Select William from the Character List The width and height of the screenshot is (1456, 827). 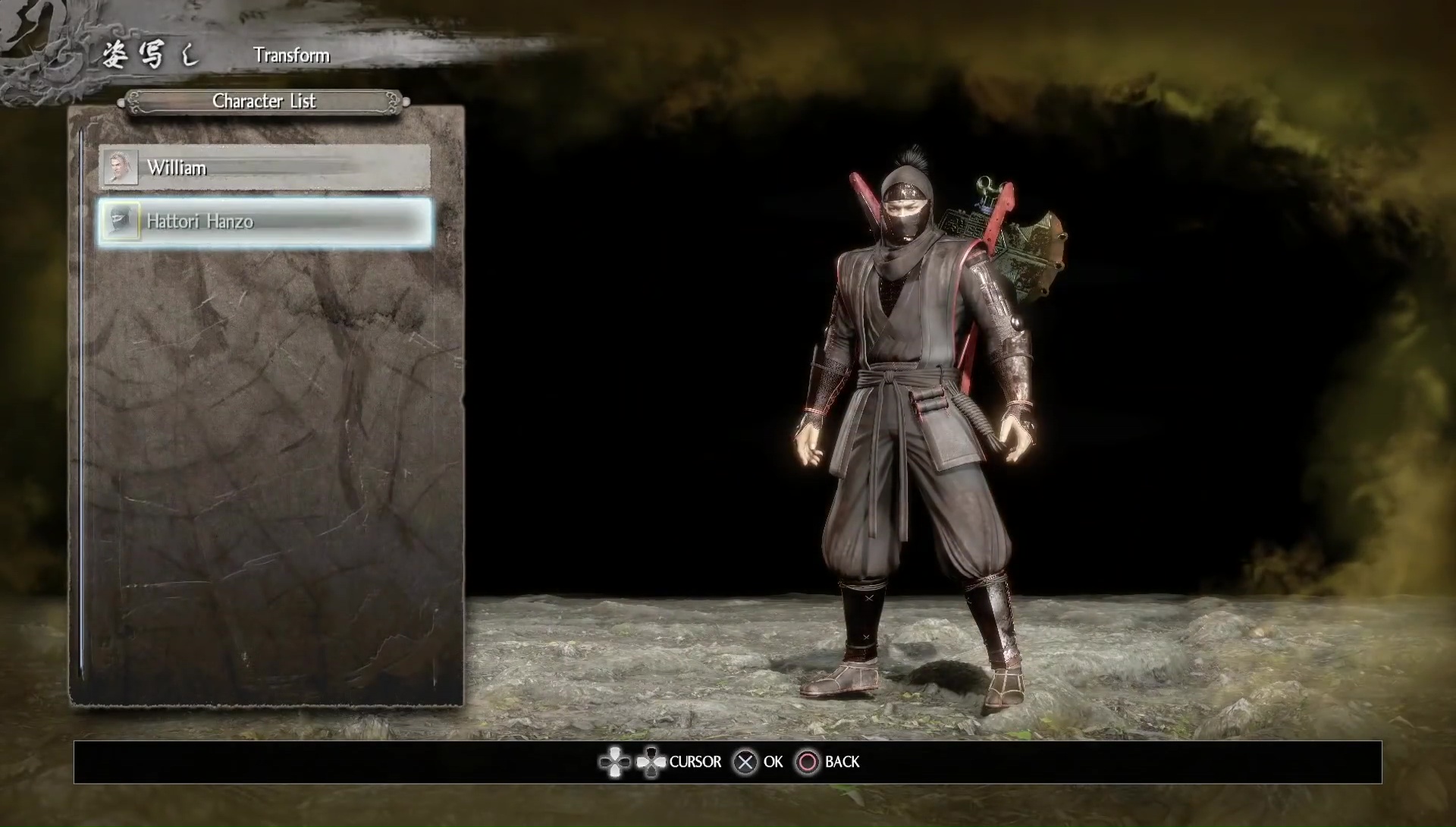(264, 168)
